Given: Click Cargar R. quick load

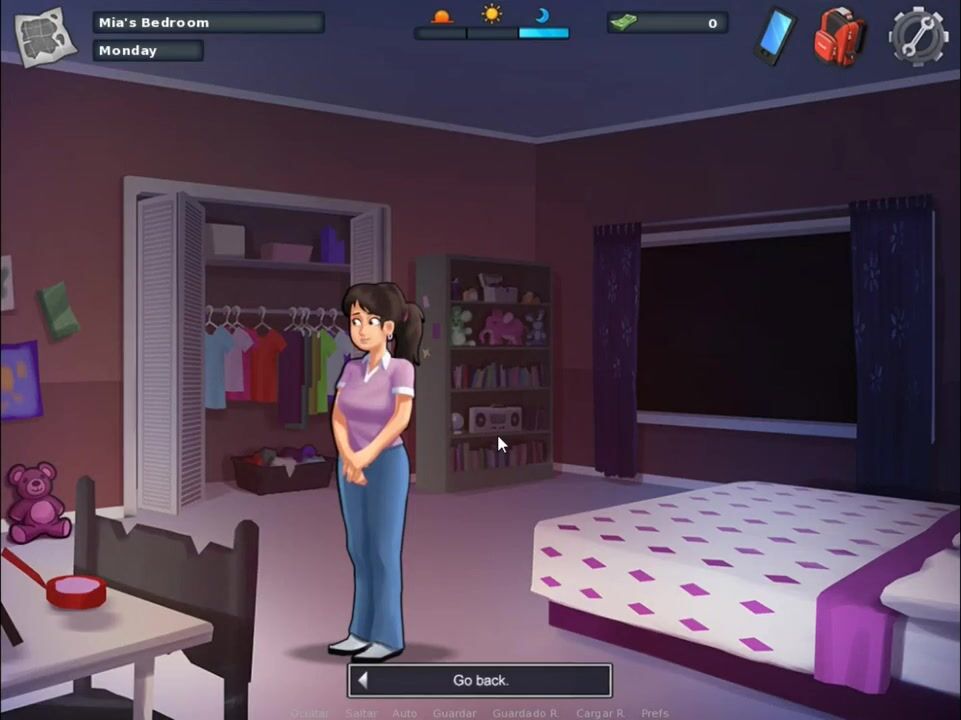Looking at the screenshot, I should tap(600, 713).
